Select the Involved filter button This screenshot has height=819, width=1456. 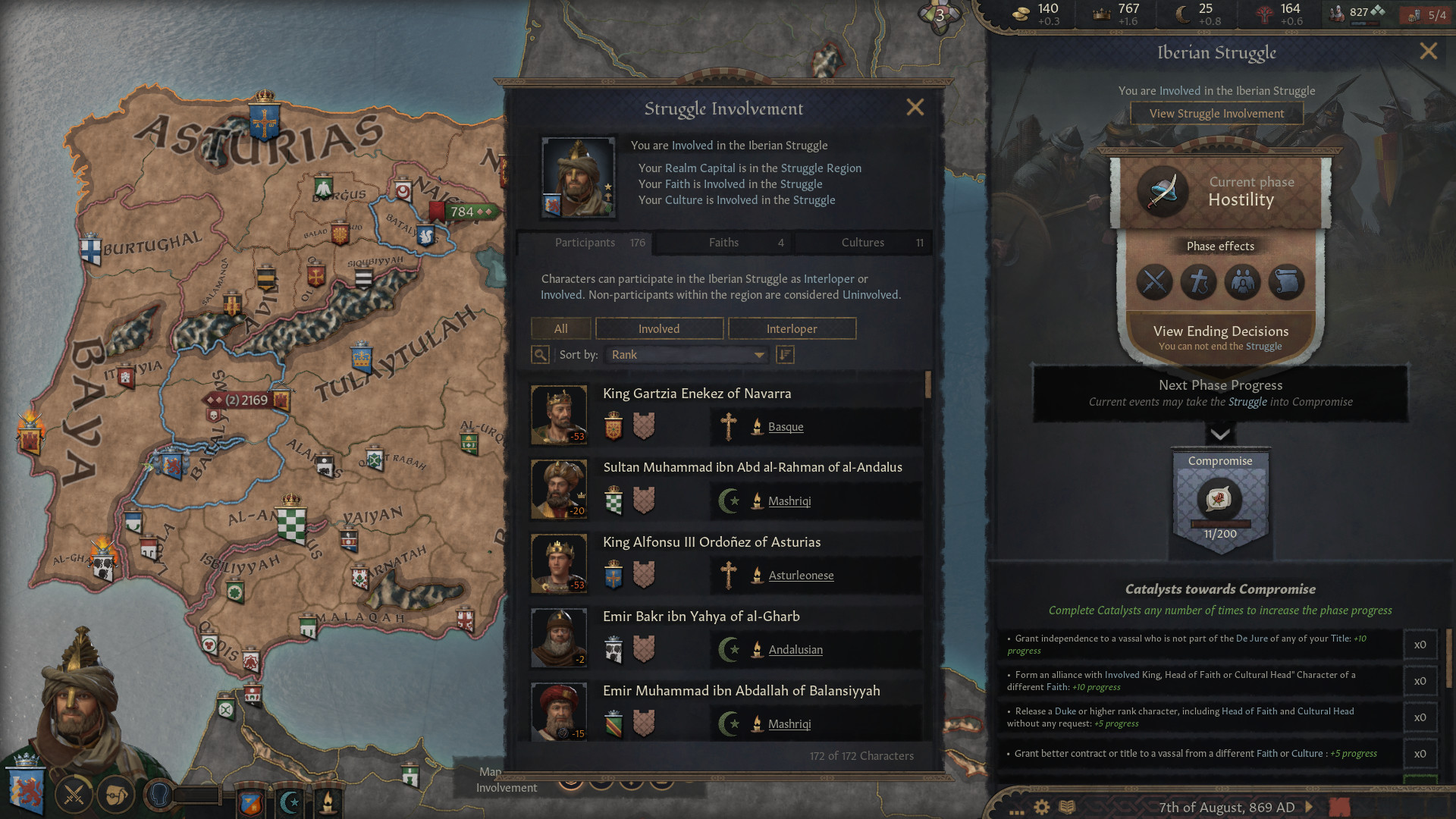(x=659, y=328)
